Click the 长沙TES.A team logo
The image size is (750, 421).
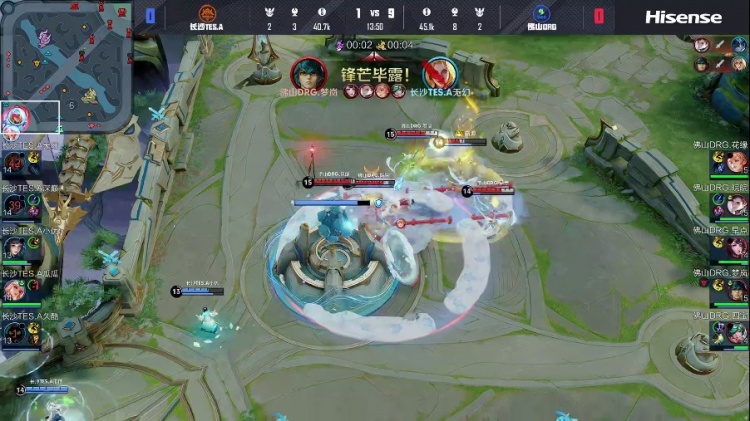point(208,14)
